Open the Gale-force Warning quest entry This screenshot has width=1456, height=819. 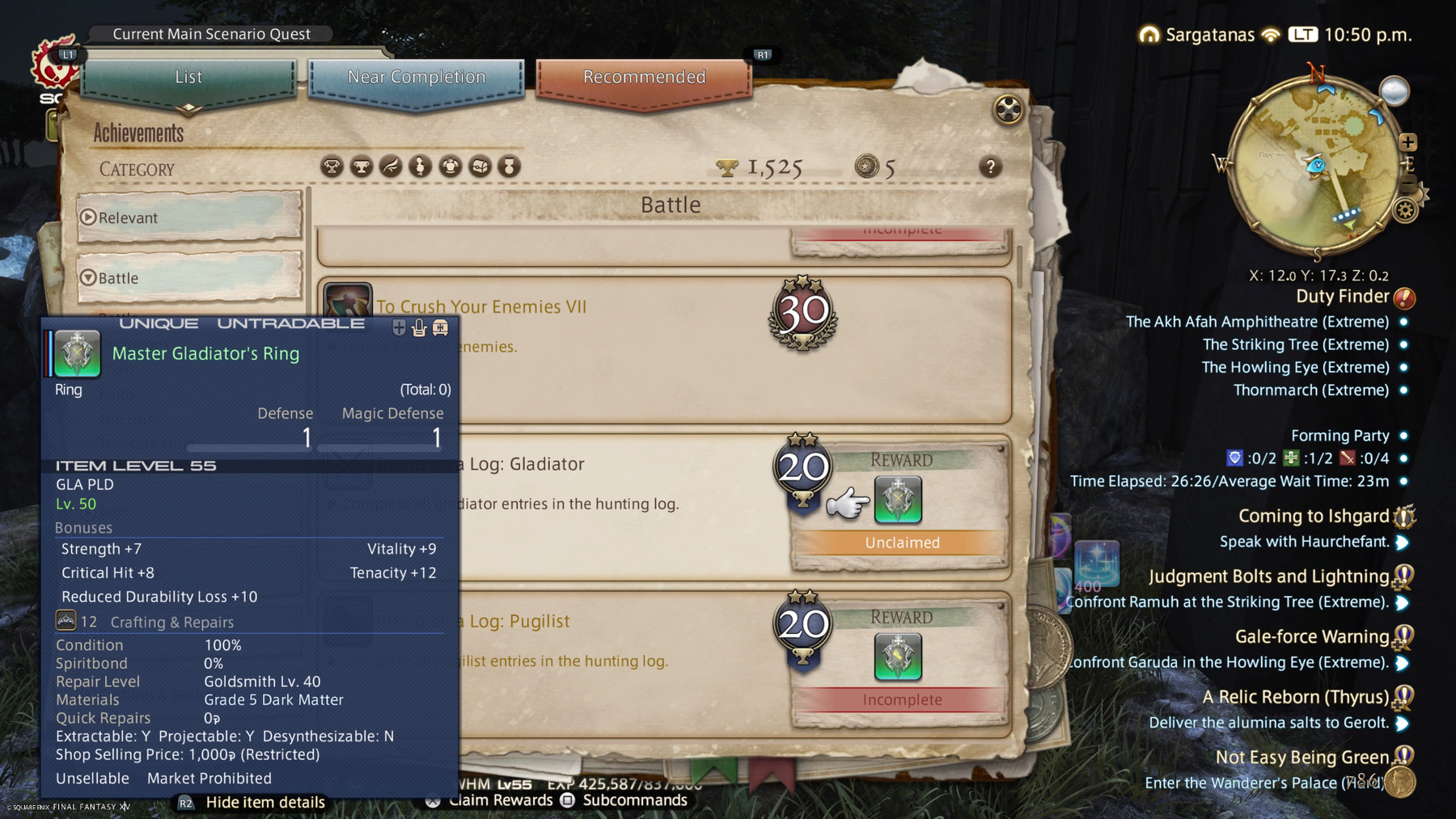[x=1311, y=637]
